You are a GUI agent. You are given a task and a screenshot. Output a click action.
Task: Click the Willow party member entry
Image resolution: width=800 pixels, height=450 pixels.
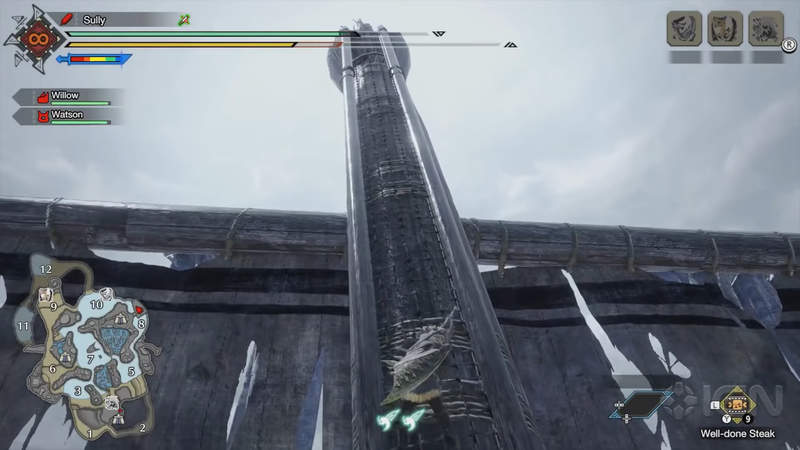point(68,97)
